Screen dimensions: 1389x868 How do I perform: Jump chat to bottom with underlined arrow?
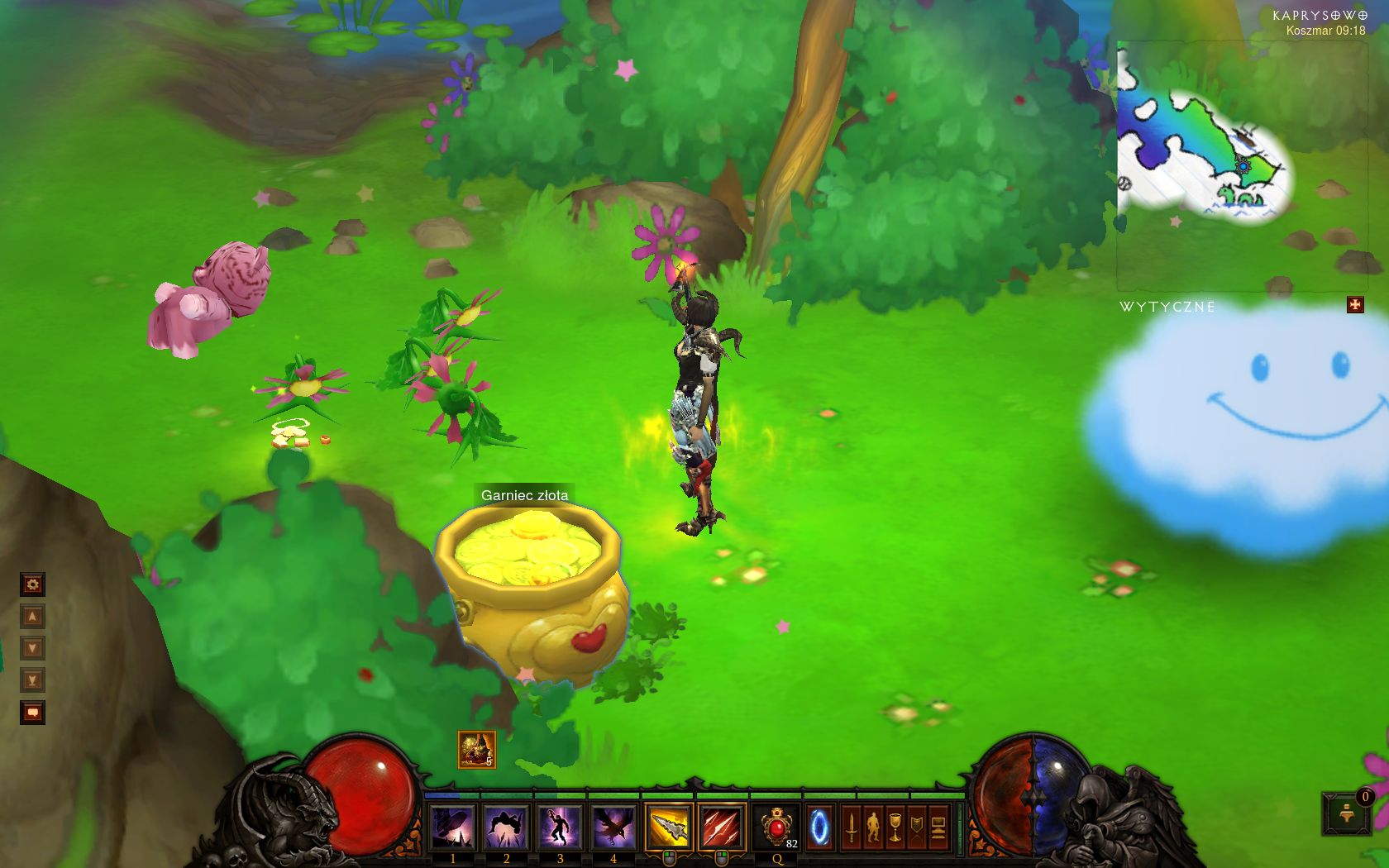(x=32, y=680)
